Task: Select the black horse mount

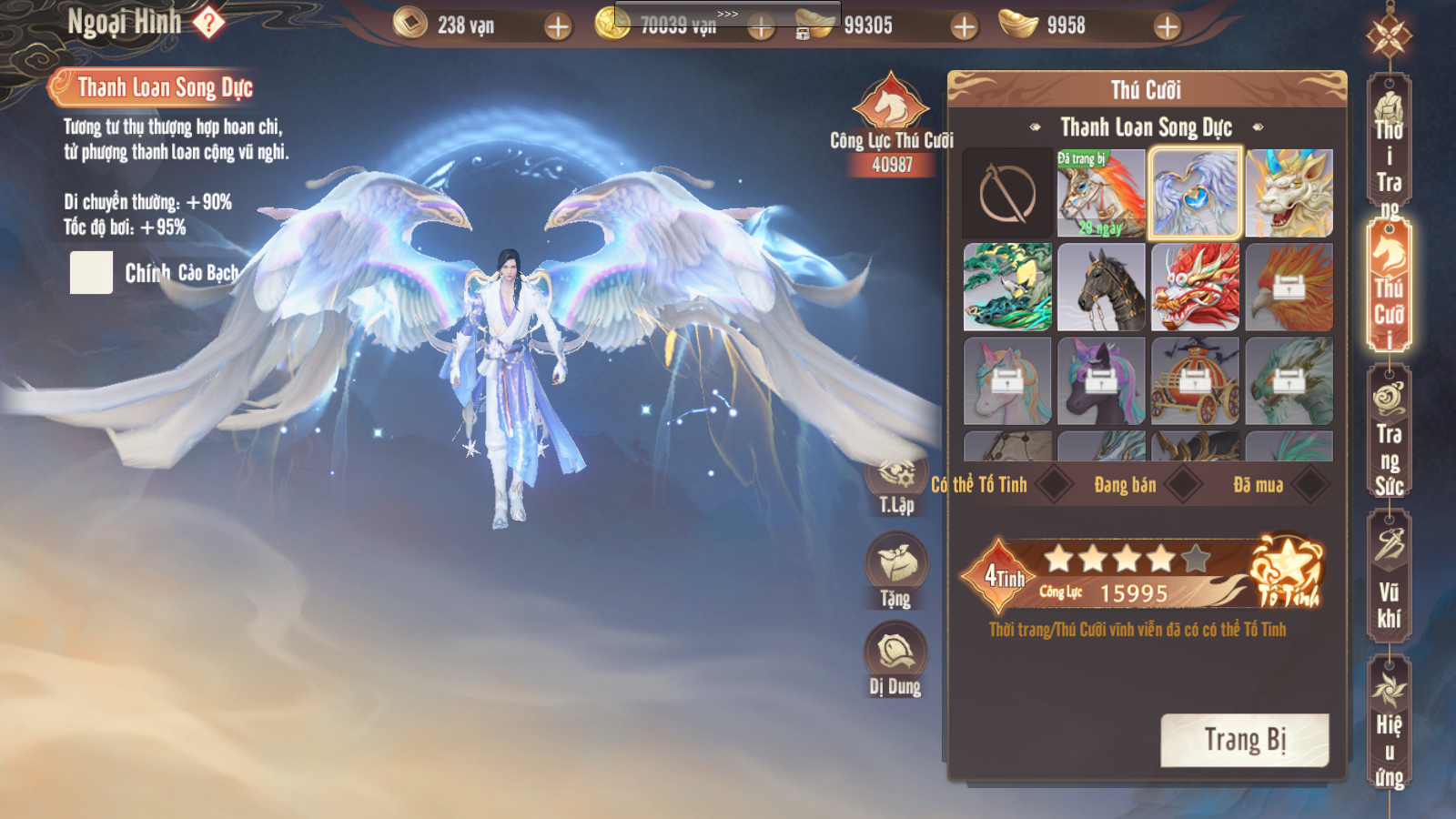Action: (1101, 287)
